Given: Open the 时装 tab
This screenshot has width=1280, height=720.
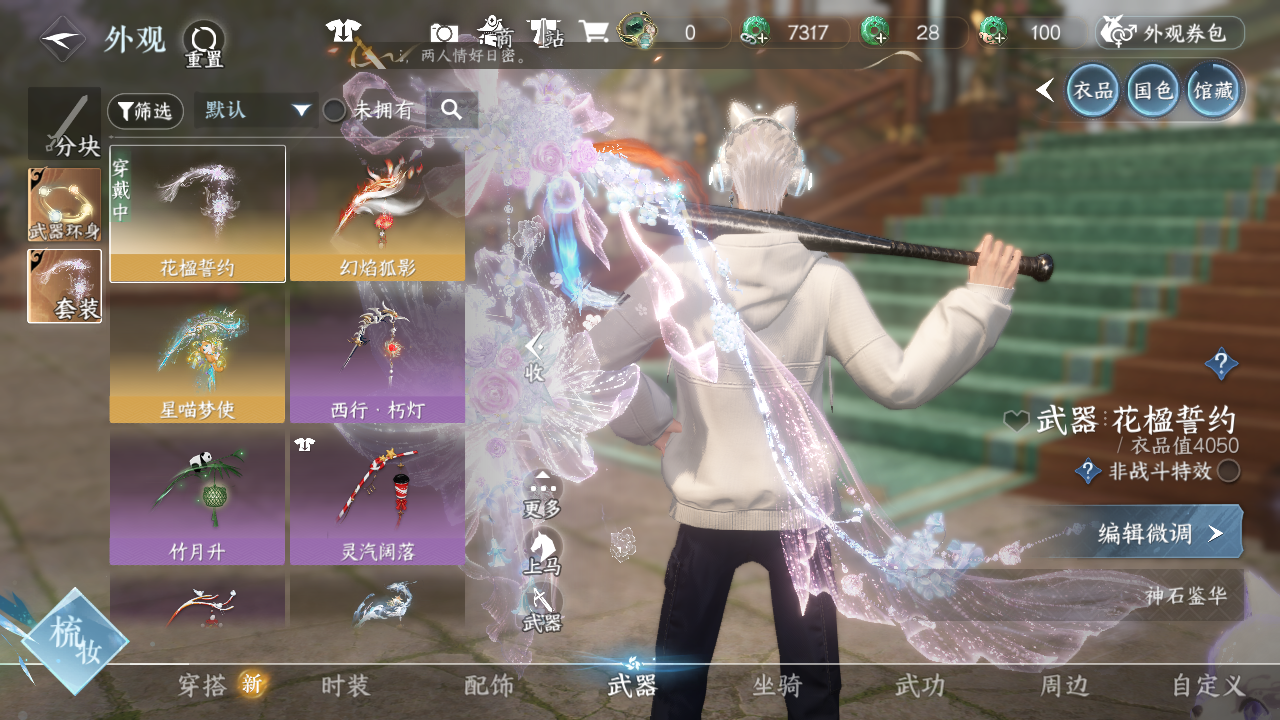Looking at the screenshot, I should tap(346, 686).
